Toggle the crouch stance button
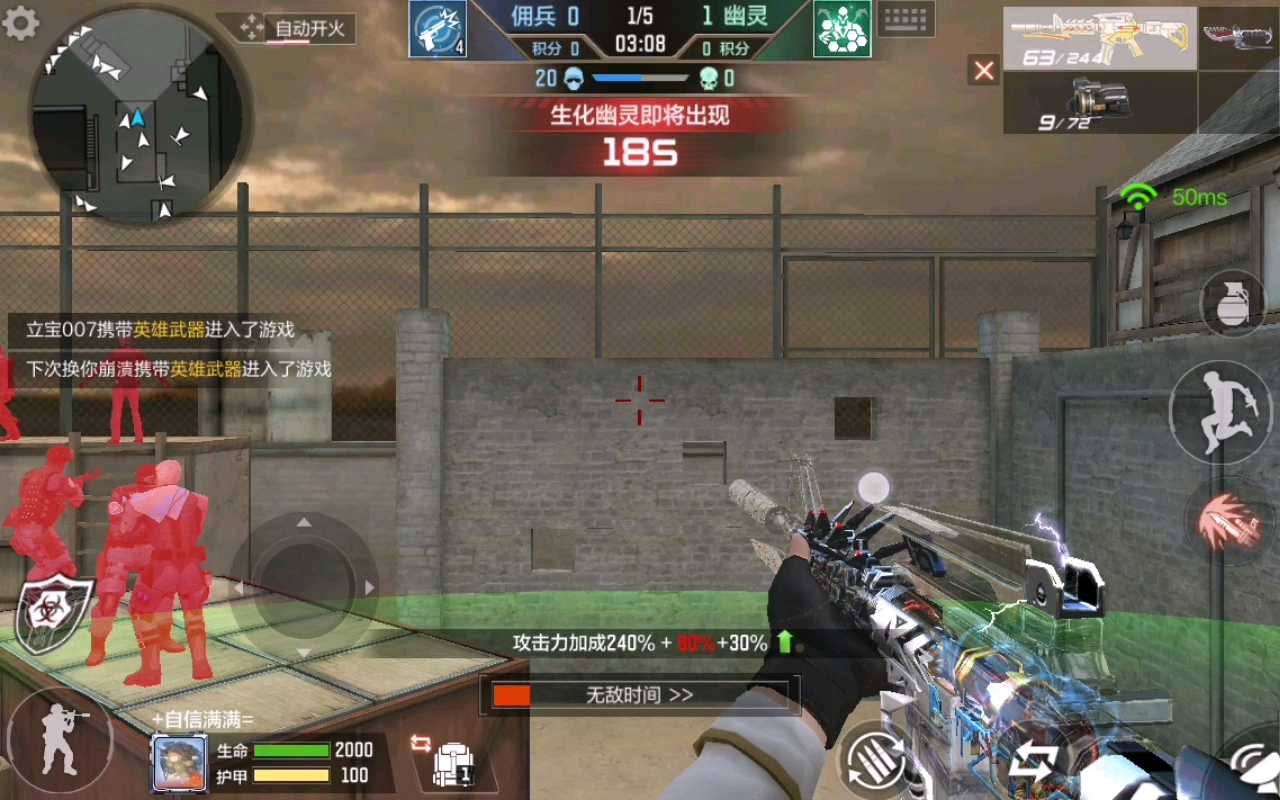1280x800 pixels. 59,739
